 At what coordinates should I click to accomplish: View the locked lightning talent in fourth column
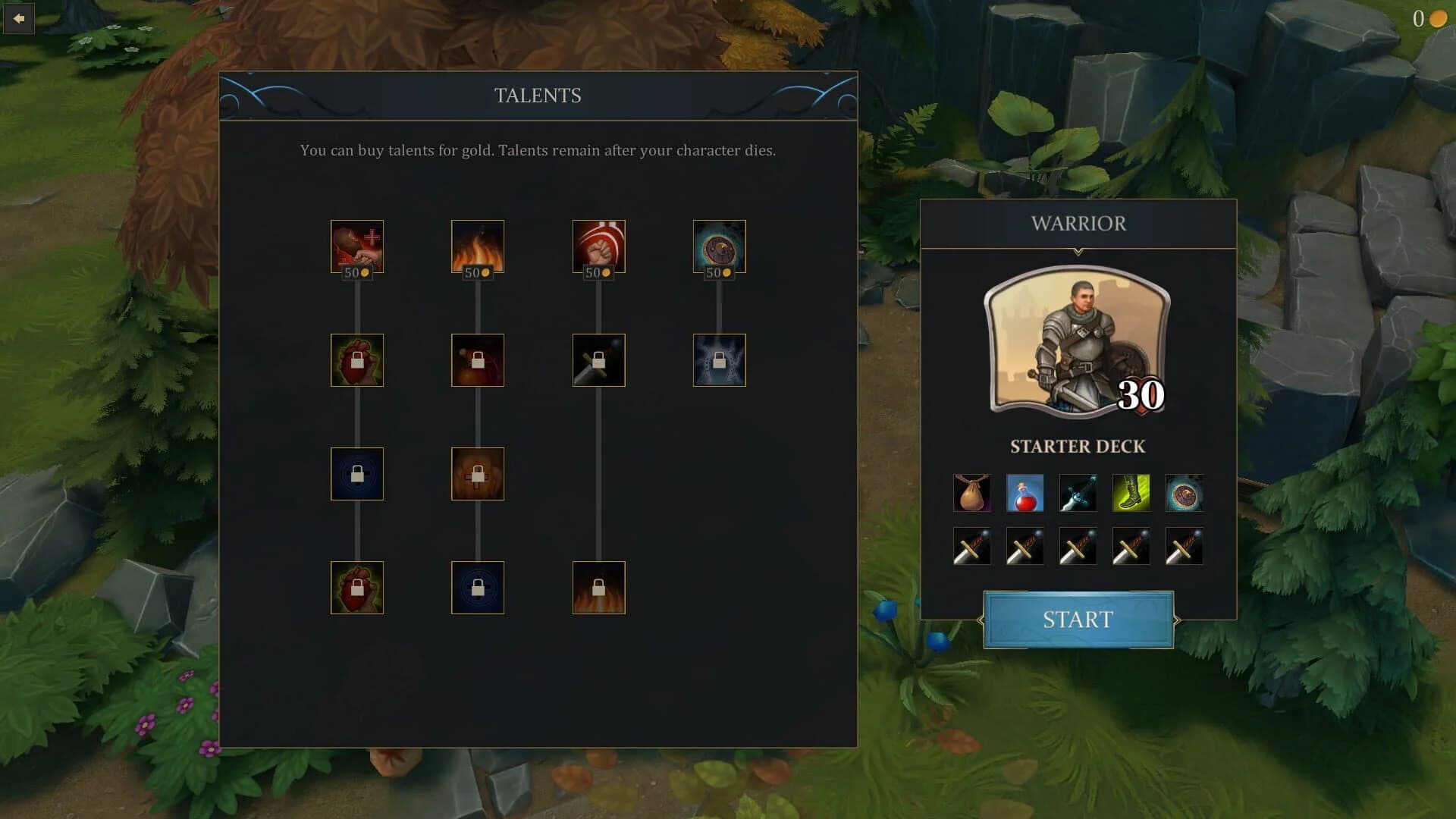point(719,360)
